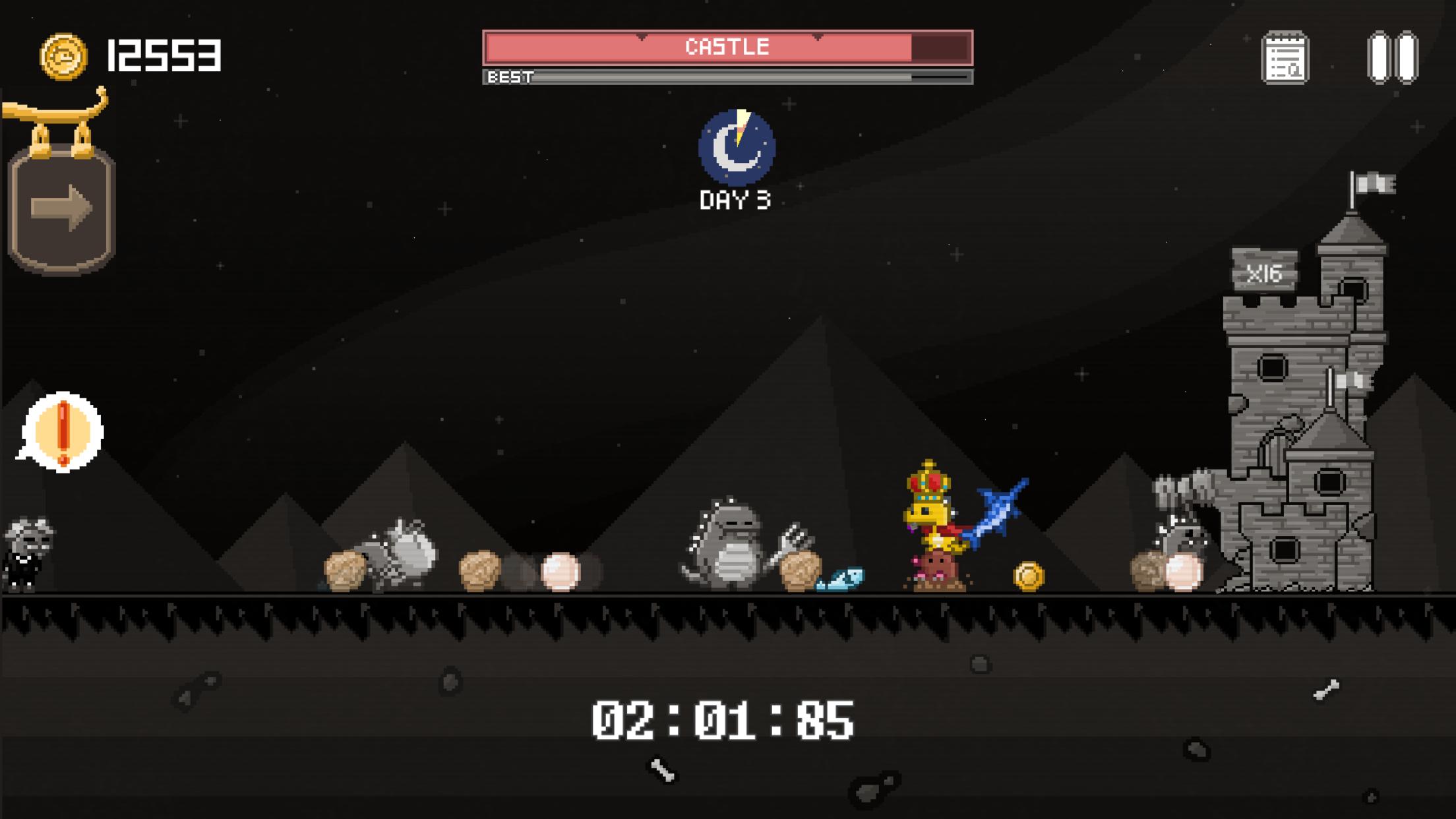The image size is (1456, 819).
Task: Select the CASTLE stage label
Action: [727, 47]
